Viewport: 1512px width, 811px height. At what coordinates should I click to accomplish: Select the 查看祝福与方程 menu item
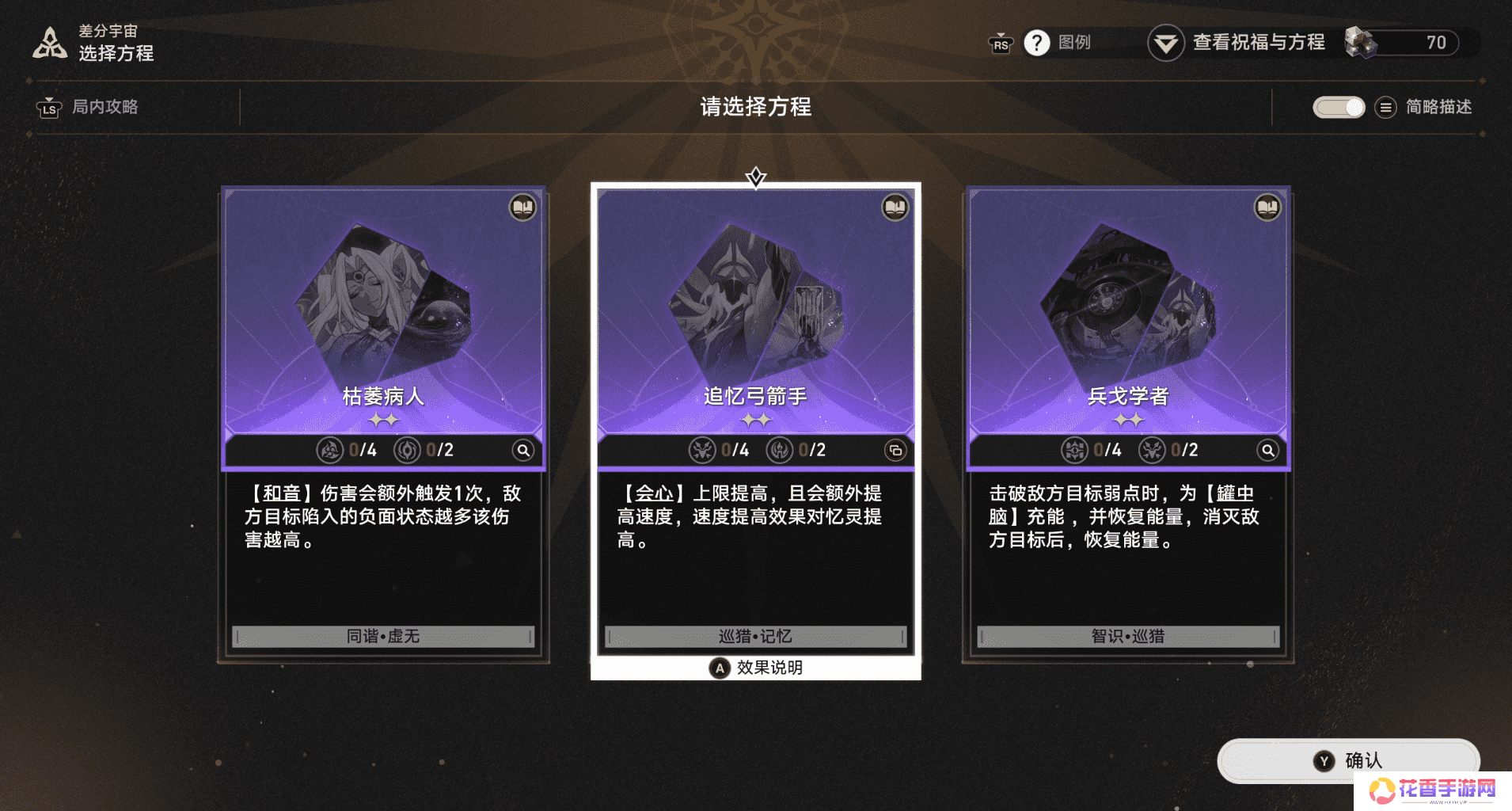click(x=1257, y=43)
